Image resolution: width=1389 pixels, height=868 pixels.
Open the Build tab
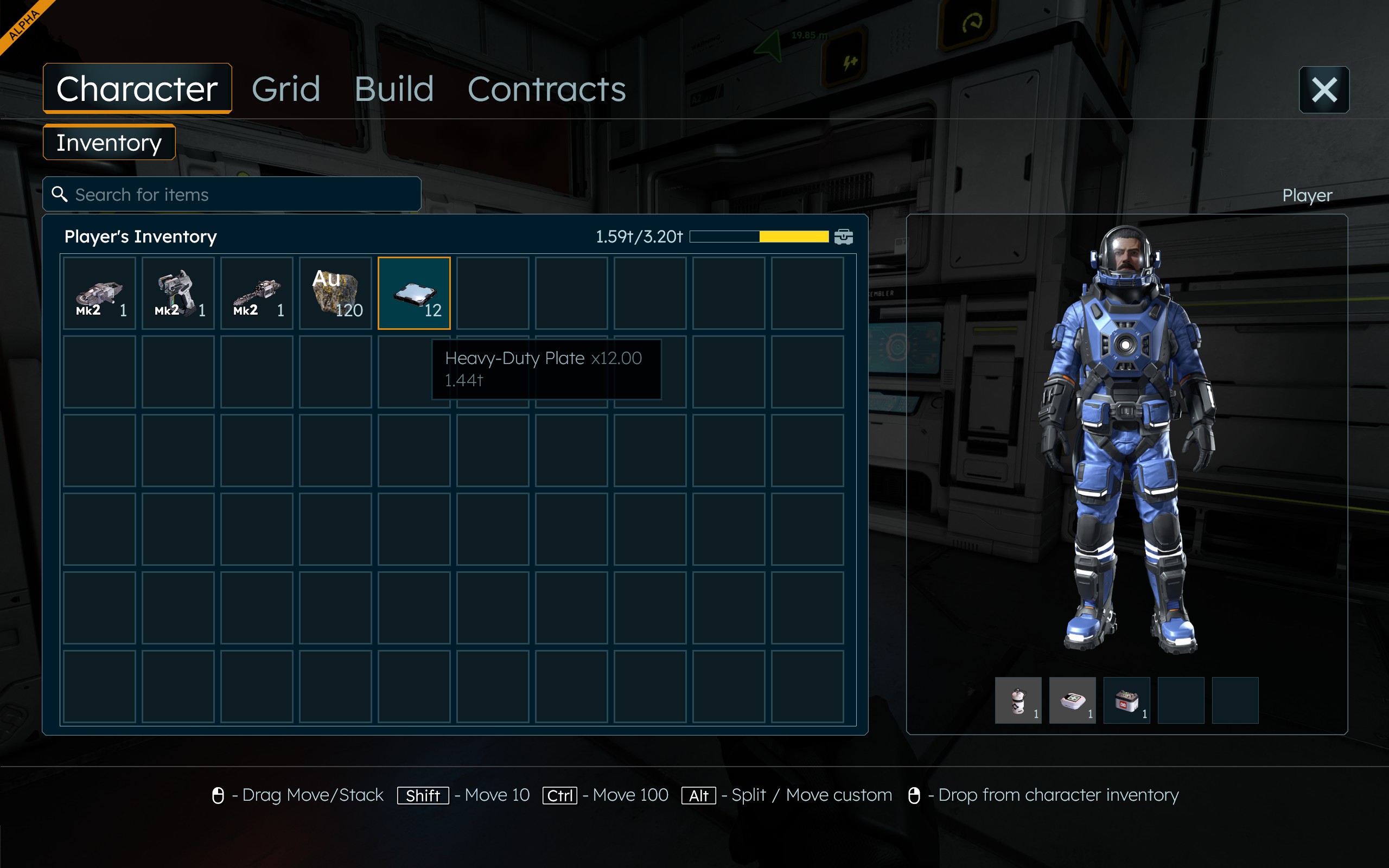(x=394, y=89)
